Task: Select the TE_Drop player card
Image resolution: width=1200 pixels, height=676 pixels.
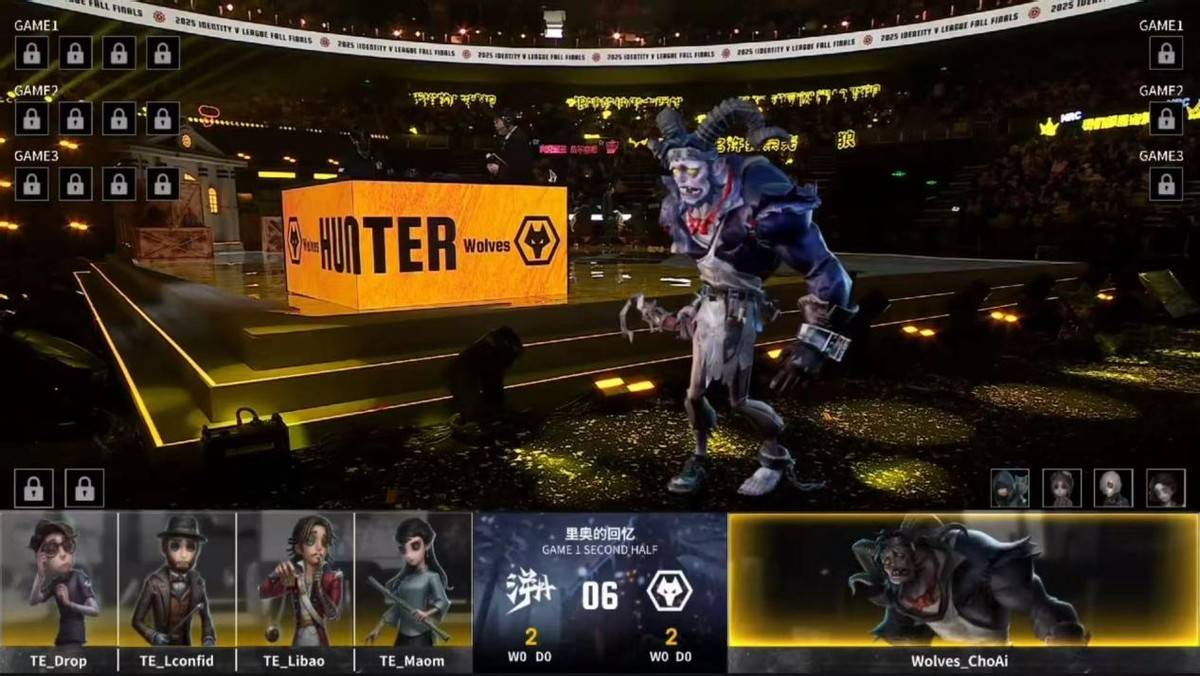Action: click(x=59, y=580)
